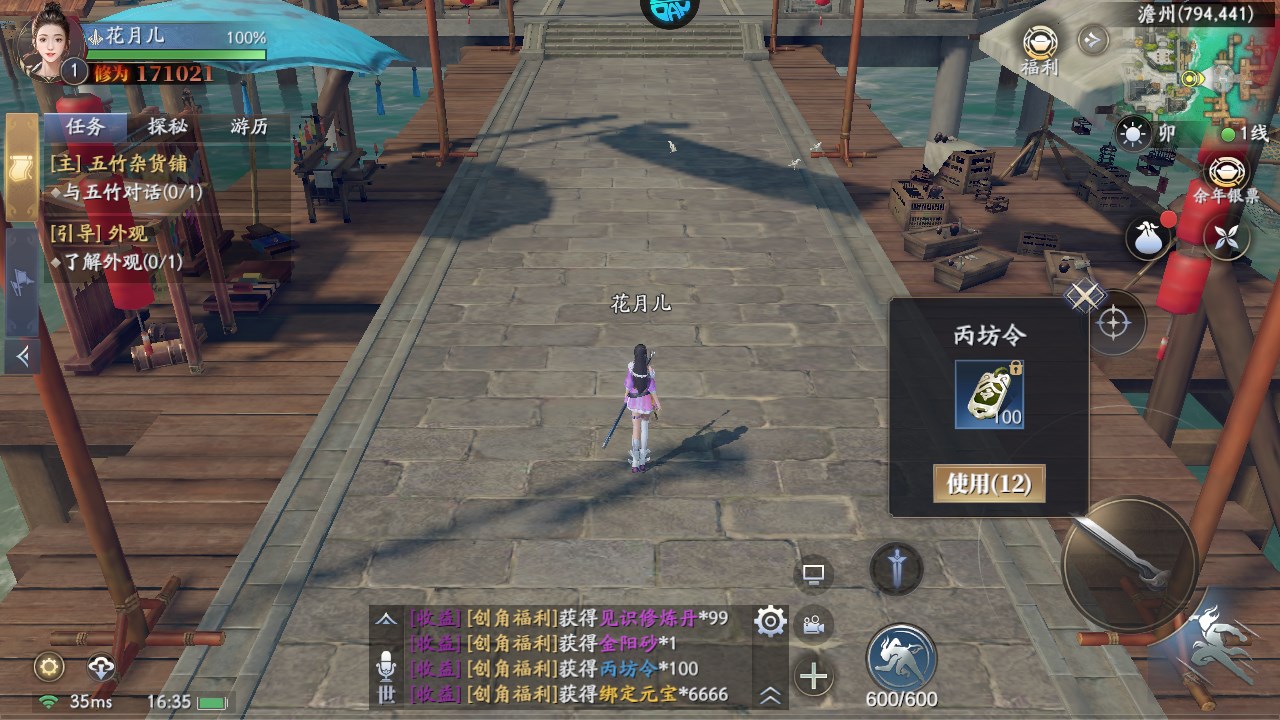The image size is (1280, 720).
Task: Activate the dodge sprint skill icon
Action: [x=901, y=656]
